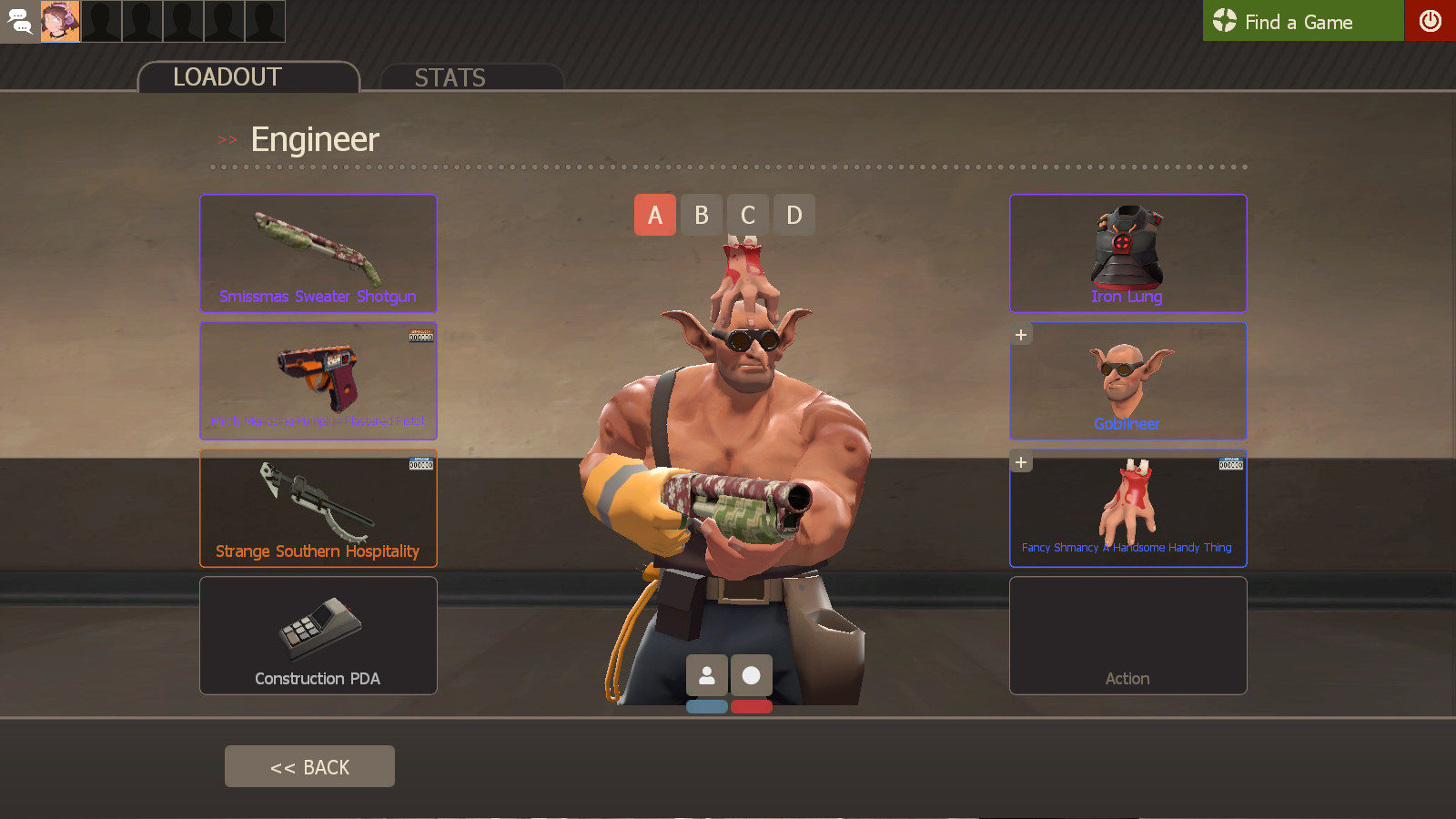Select loadout preset D
Image resolution: width=1456 pixels, height=819 pixels.
click(x=794, y=215)
